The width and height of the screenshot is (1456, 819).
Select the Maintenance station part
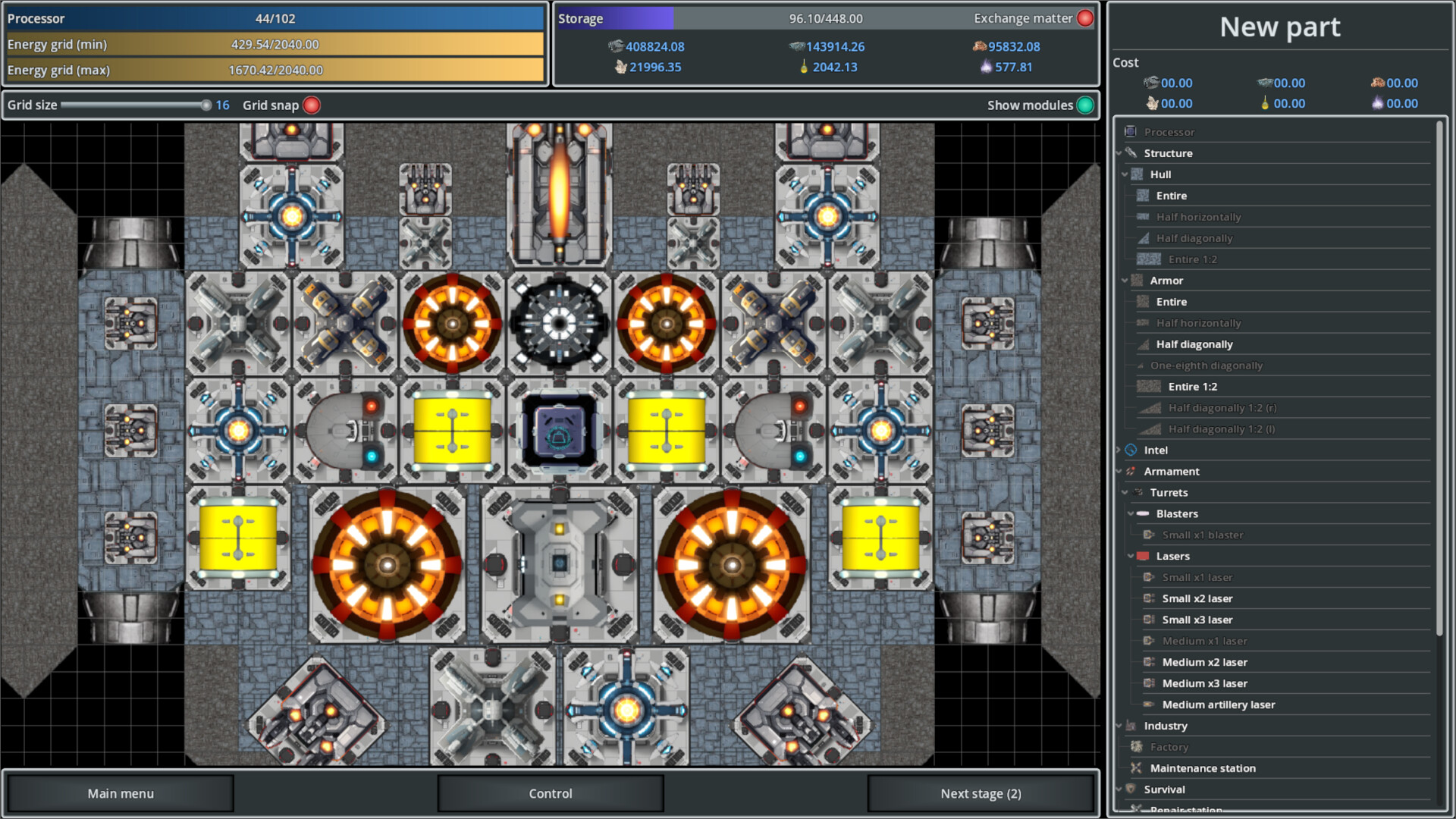[x=1202, y=768]
